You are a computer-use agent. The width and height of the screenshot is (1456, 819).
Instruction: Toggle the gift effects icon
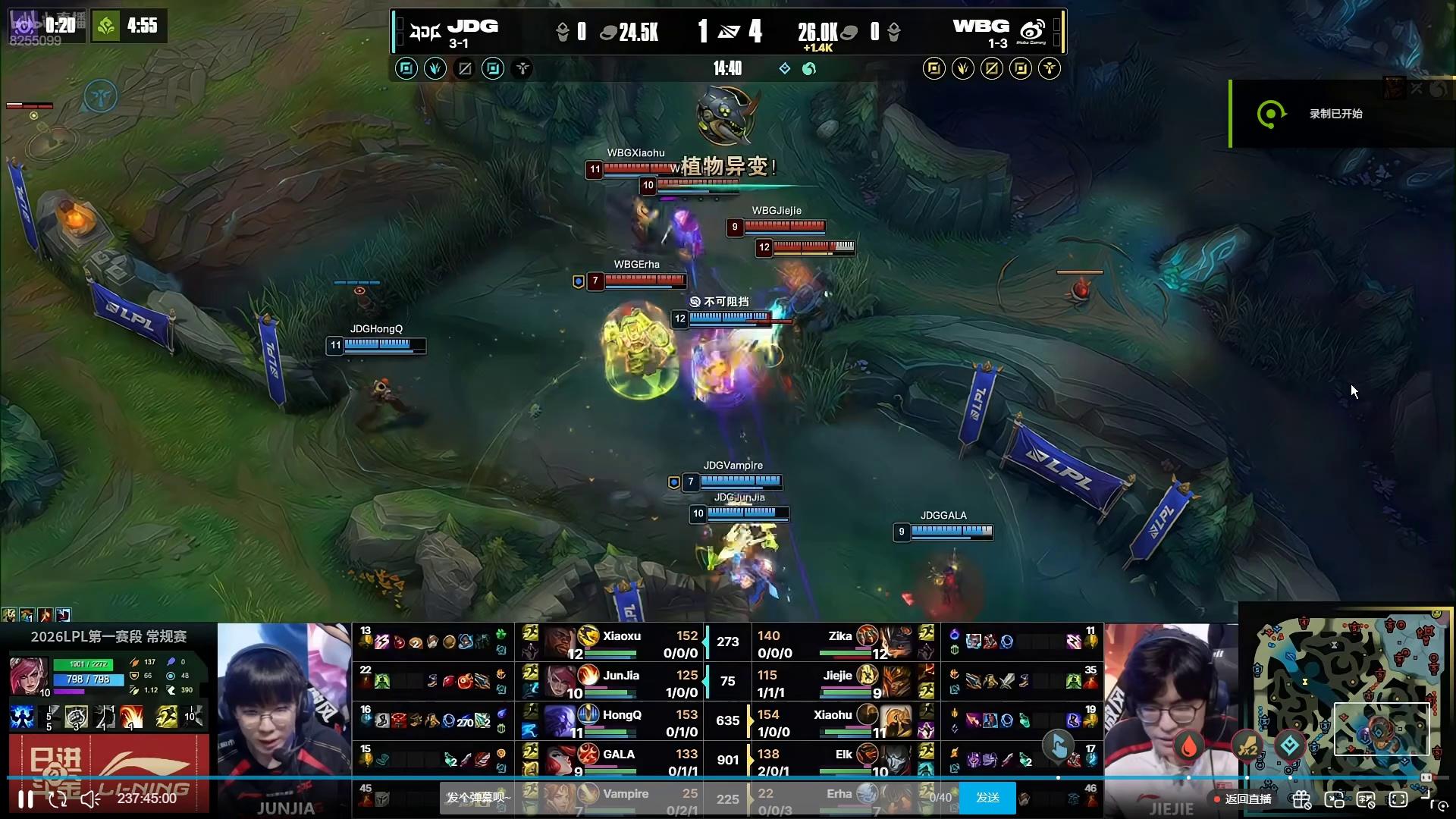click(x=1301, y=799)
